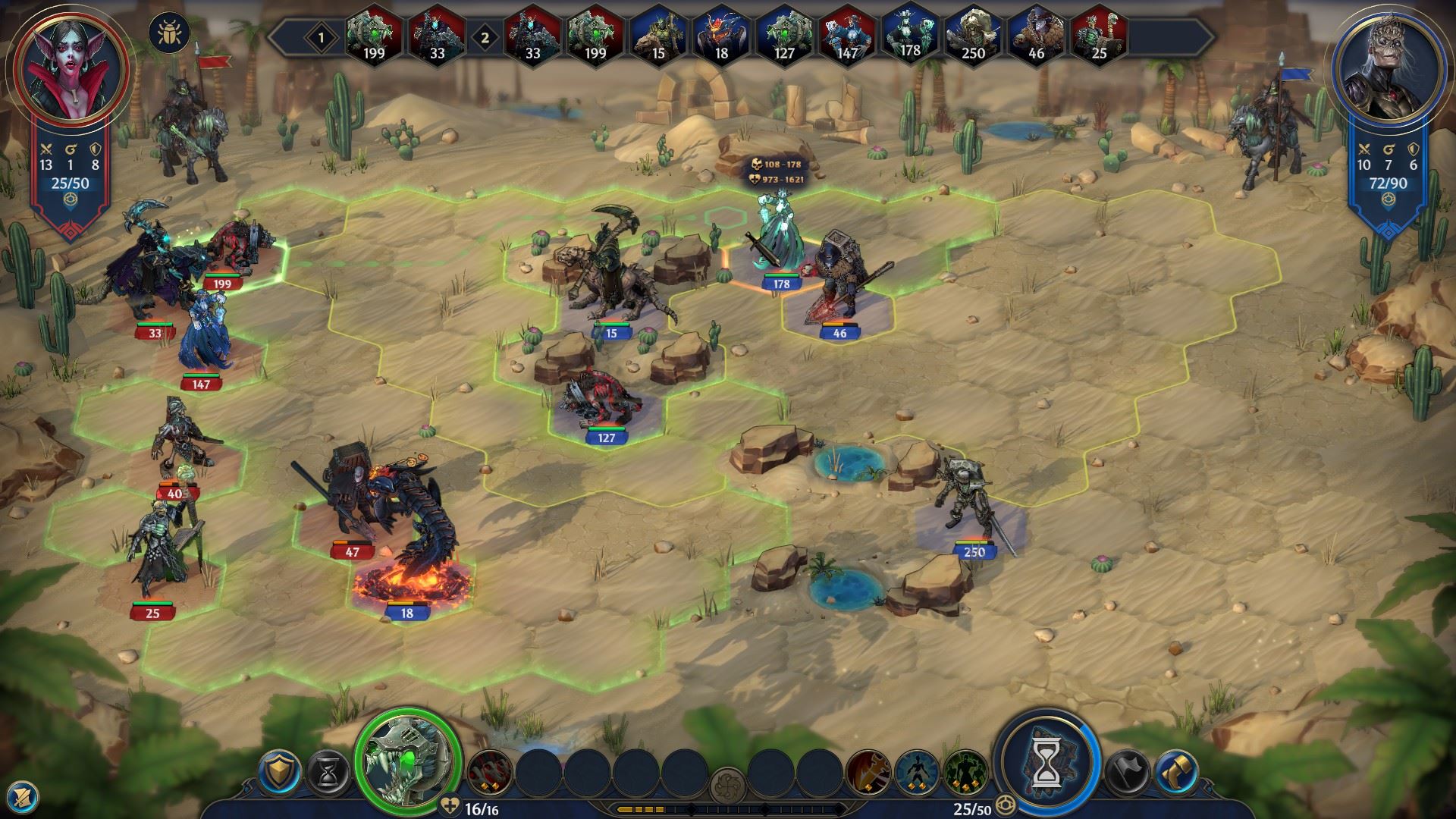Select the vampire hero portrait
This screenshot has height=819, width=1456.
71,70
